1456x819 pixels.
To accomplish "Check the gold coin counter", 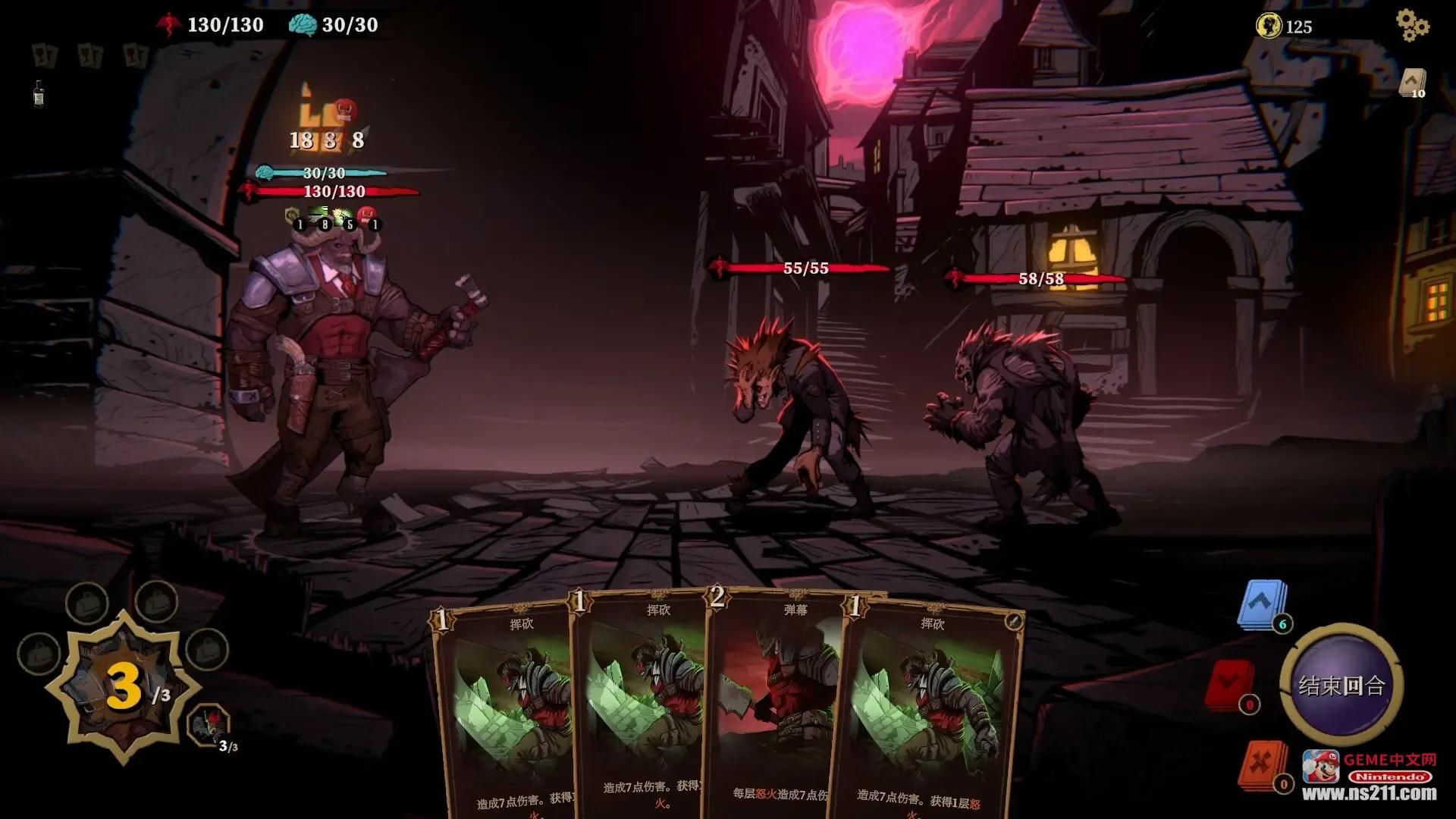I will pos(1285,27).
